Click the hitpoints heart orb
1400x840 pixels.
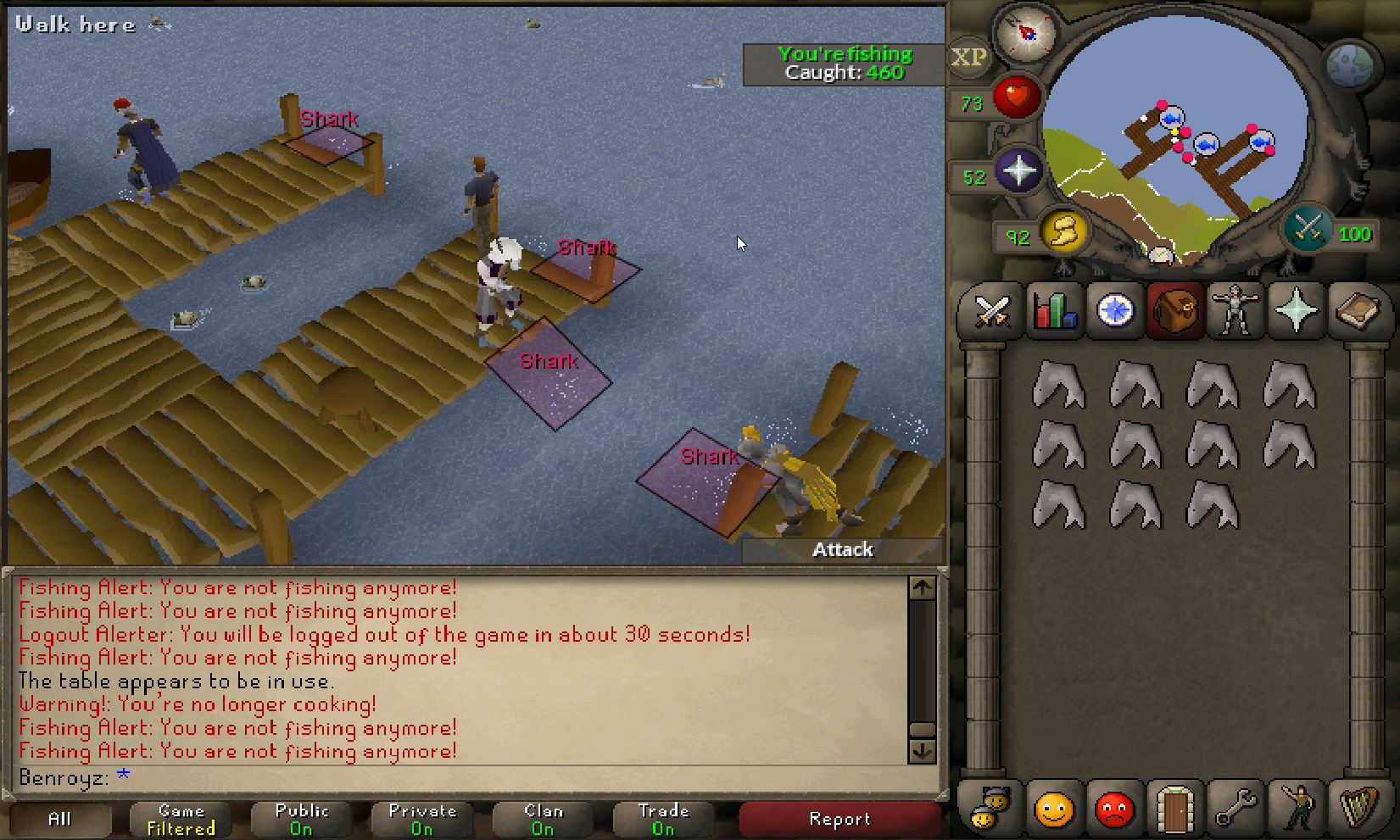1016,96
